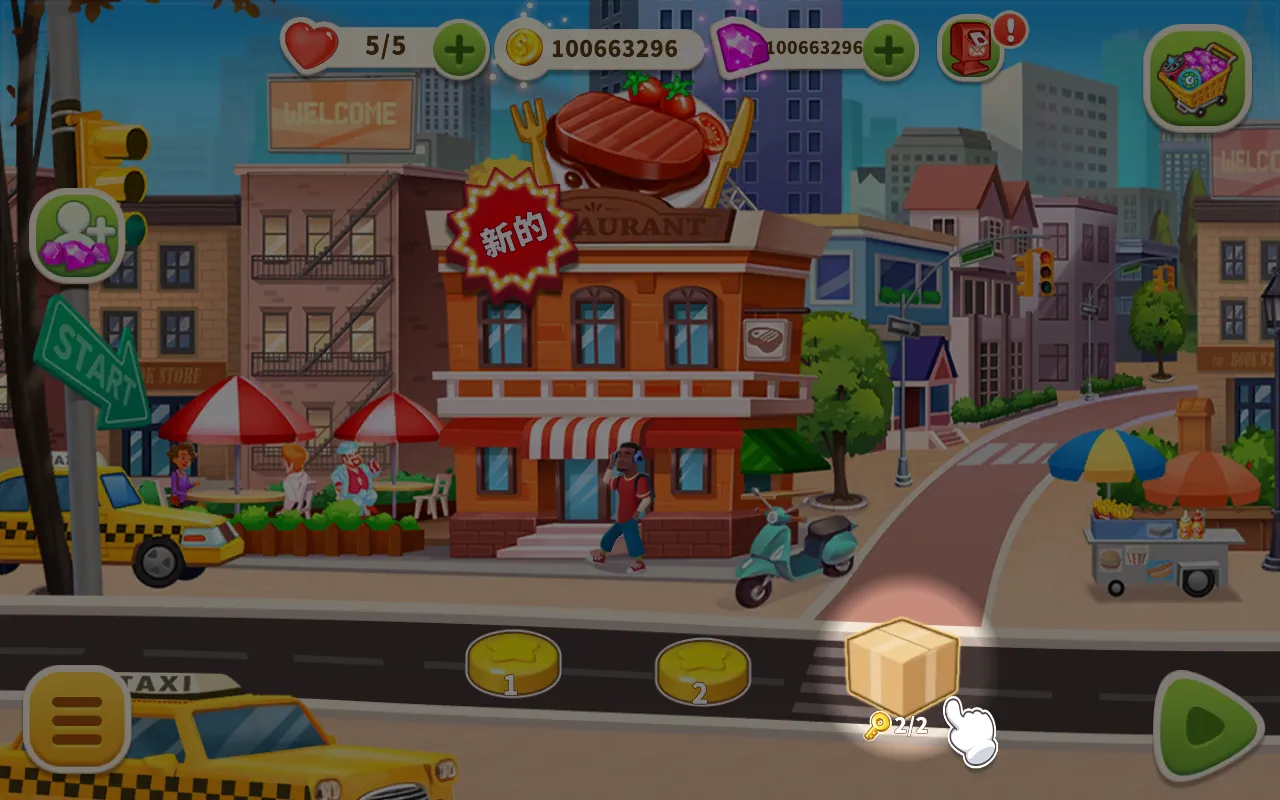Tap the WELCOME billboard on the rooftop
The height and width of the screenshot is (800, 1280).
340,116
